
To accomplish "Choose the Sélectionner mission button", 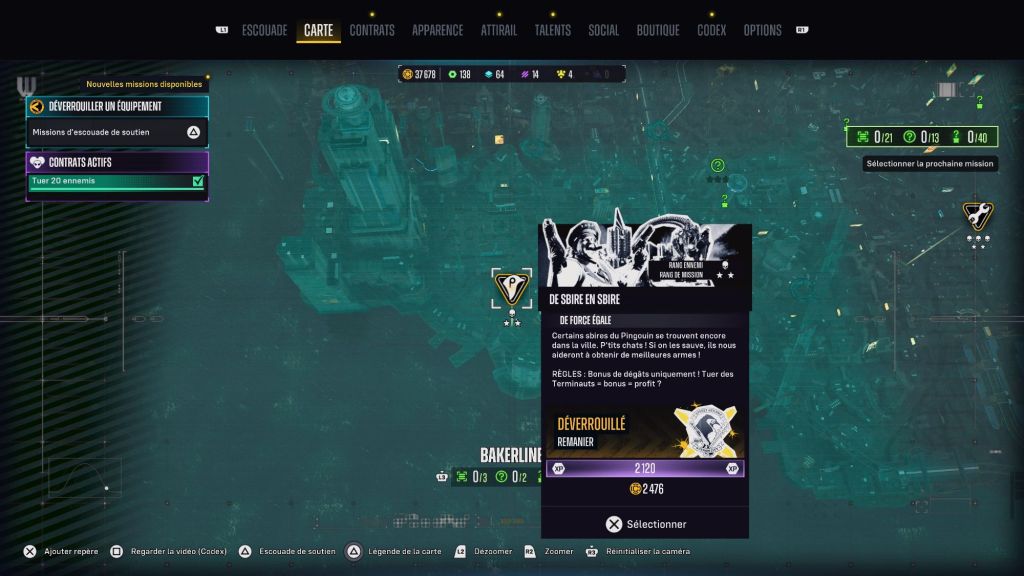I will [x=645, y=524].
